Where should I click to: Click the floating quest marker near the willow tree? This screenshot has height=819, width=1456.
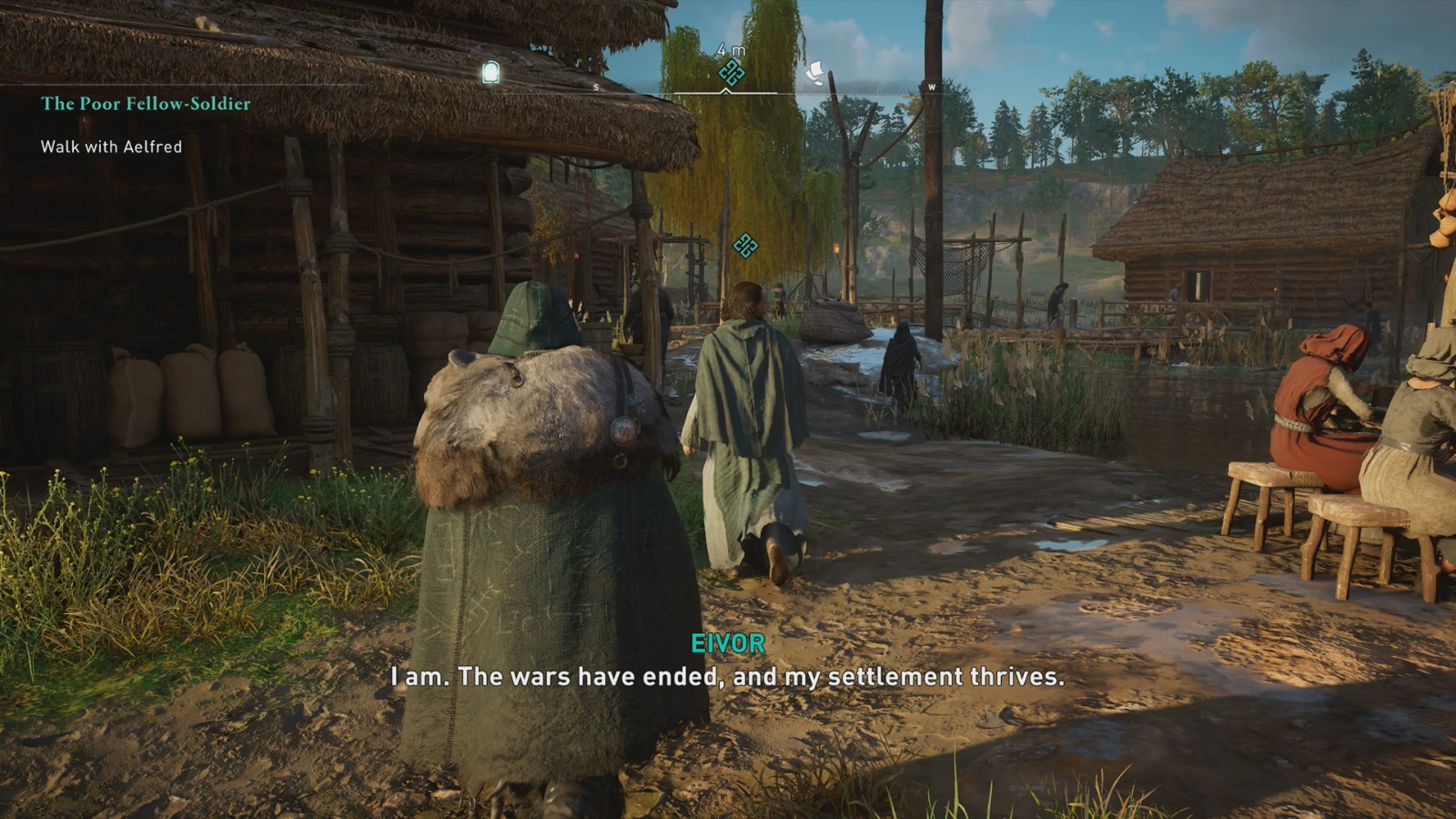743,244
